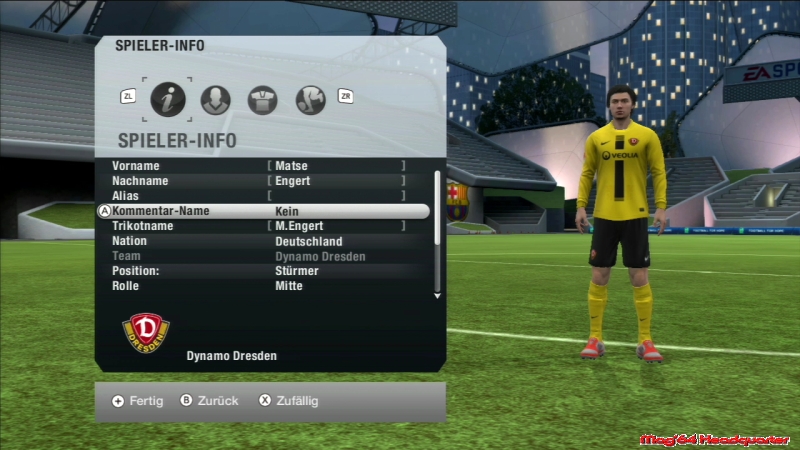Choose the Kommentar-Name row
800x450 pixels.
266,212
